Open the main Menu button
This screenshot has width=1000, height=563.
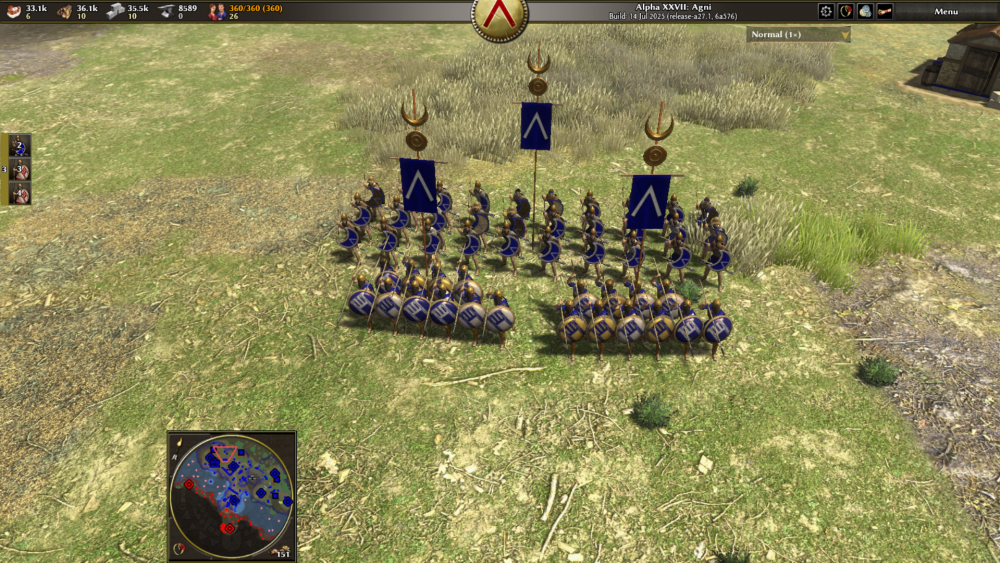coord(945,11)
